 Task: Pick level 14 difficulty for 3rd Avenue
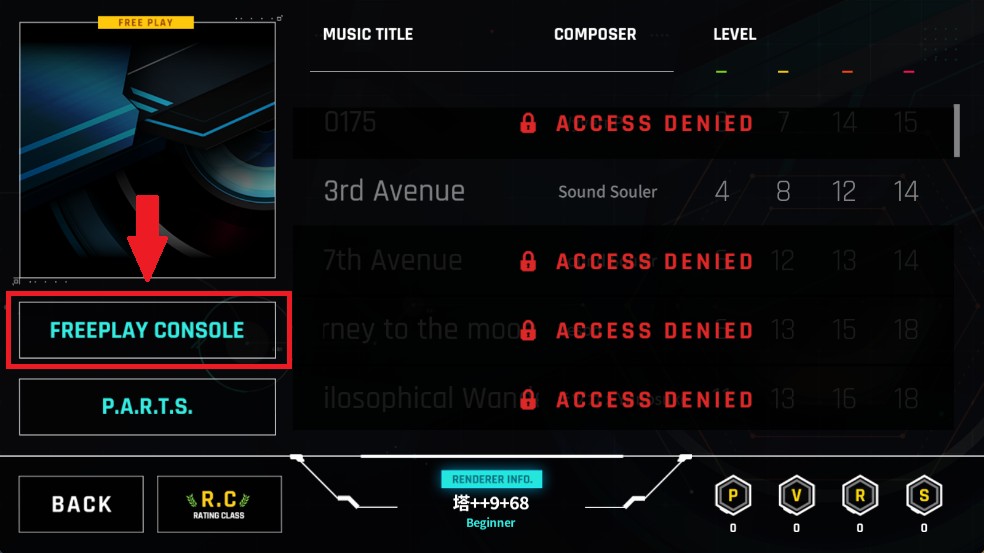906,191
